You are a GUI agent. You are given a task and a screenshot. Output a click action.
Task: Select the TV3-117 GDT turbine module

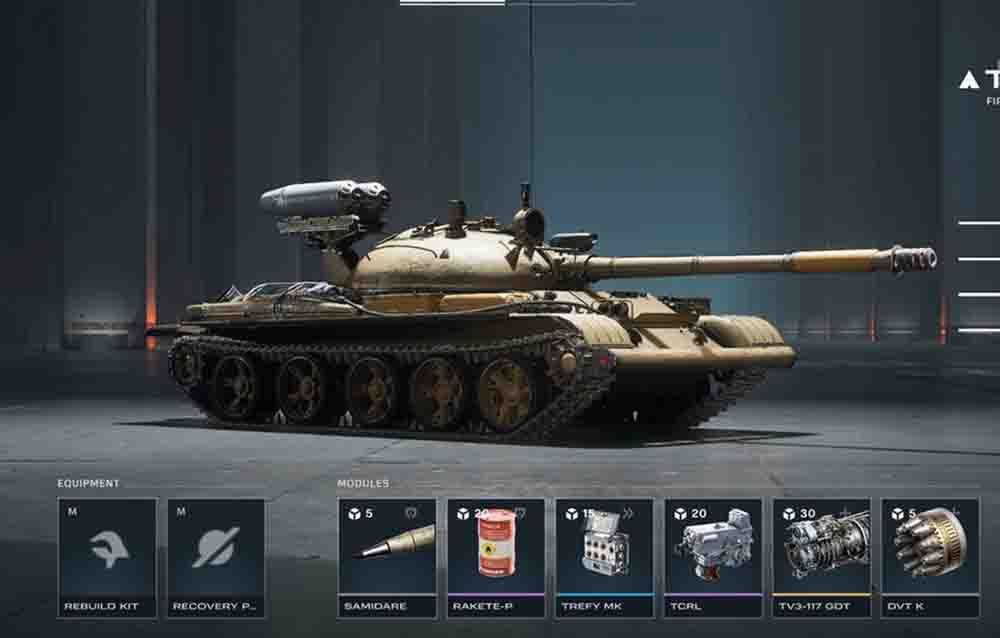click(x=822, y=556)
